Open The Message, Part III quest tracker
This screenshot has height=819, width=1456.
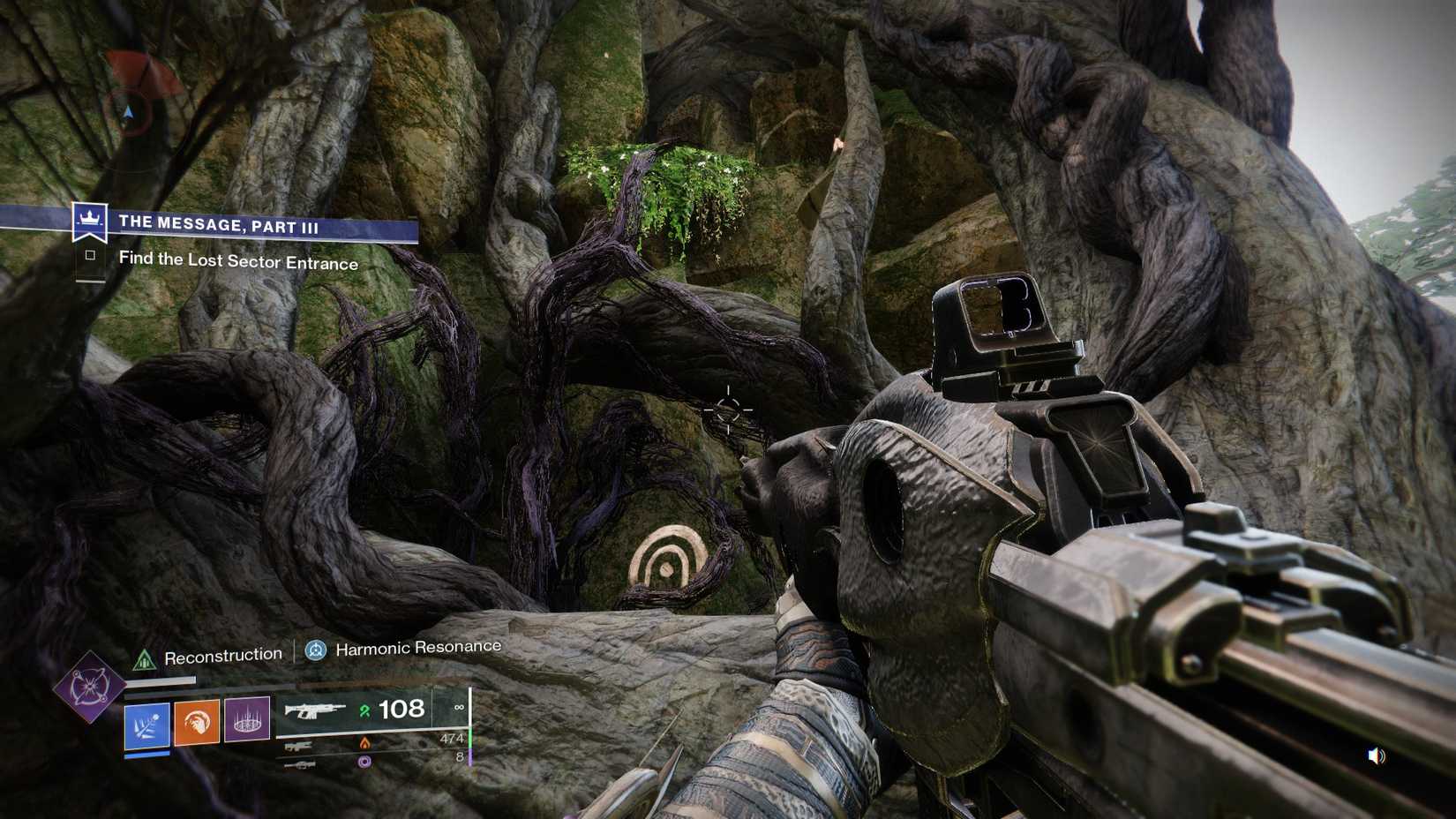[219, 224]
